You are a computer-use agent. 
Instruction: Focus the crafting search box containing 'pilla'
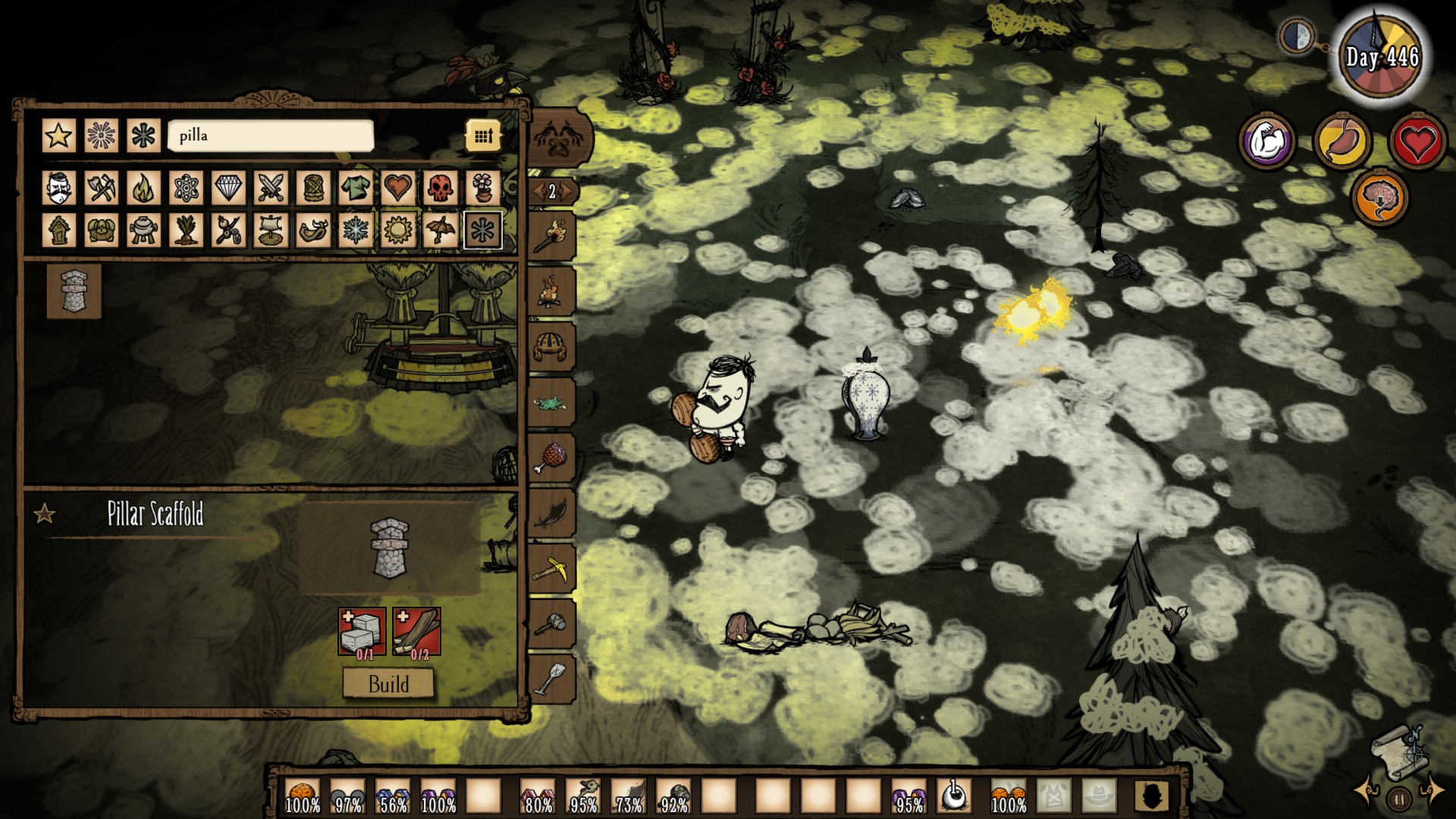tap(271, 136)
